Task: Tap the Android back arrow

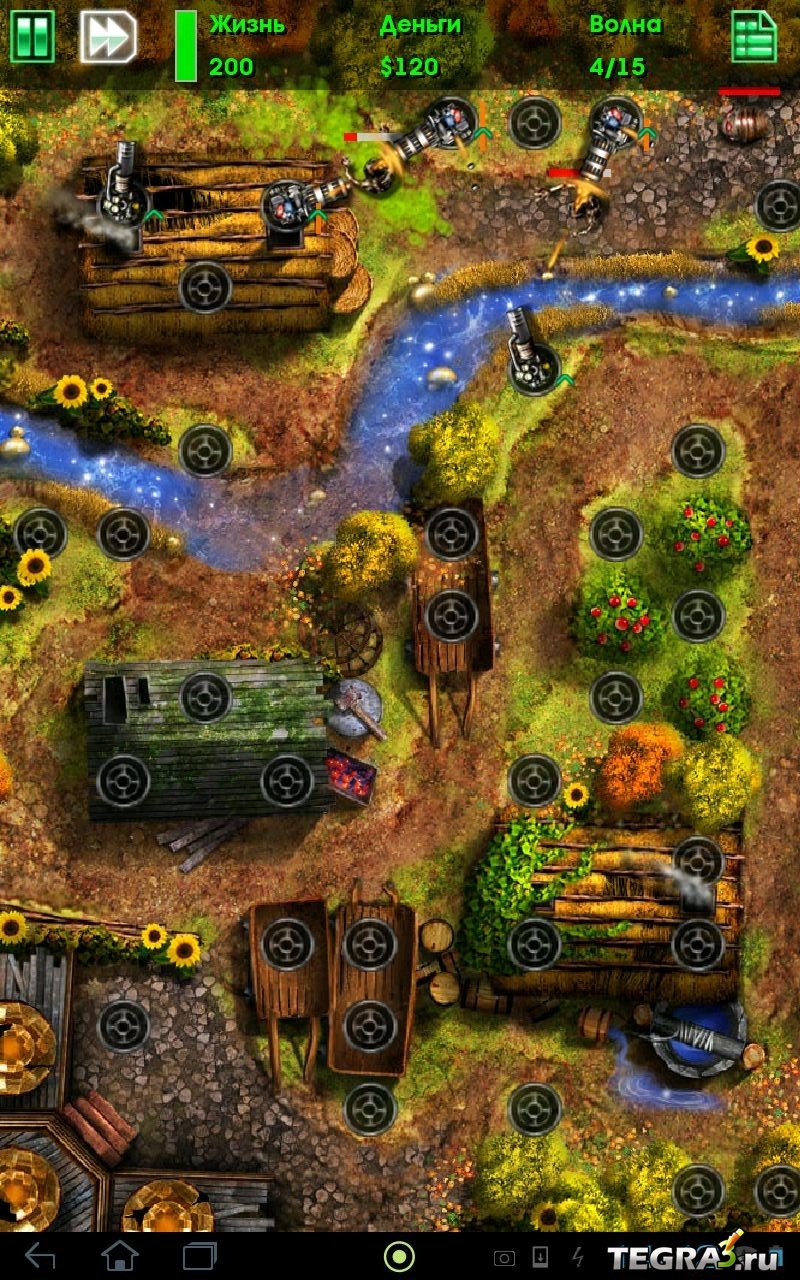Action: 40,1255
